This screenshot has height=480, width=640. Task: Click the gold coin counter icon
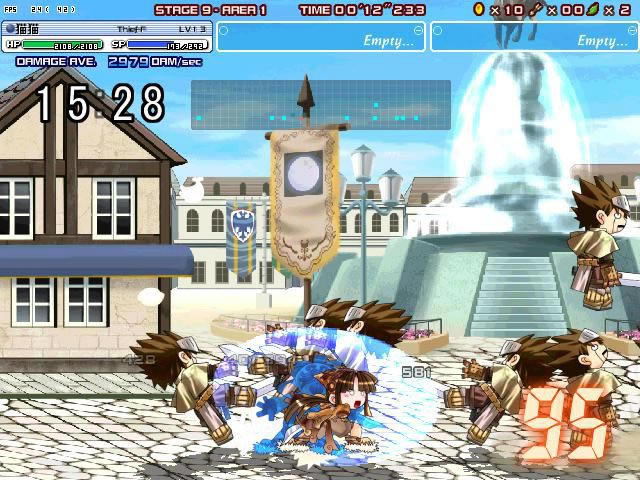(x=479, y=9)
